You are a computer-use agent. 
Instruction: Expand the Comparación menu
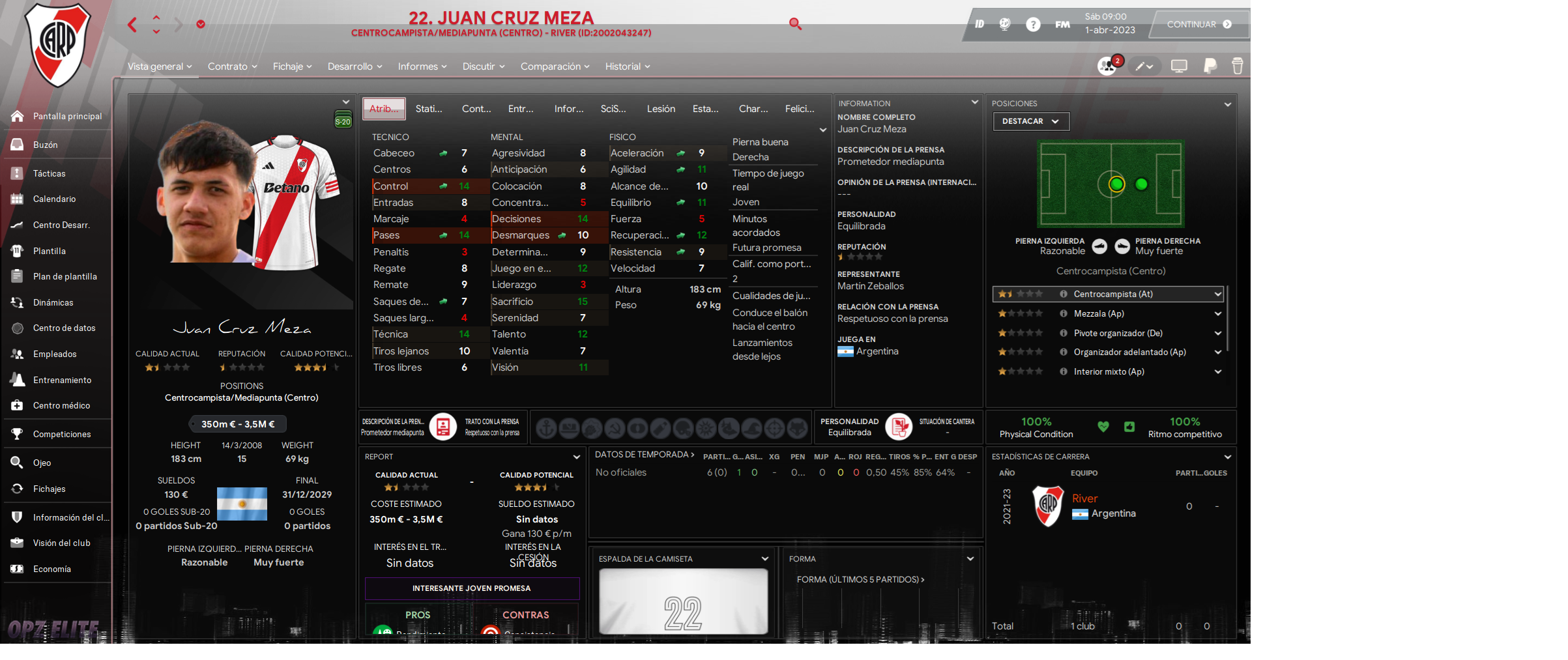click(555, 66)
